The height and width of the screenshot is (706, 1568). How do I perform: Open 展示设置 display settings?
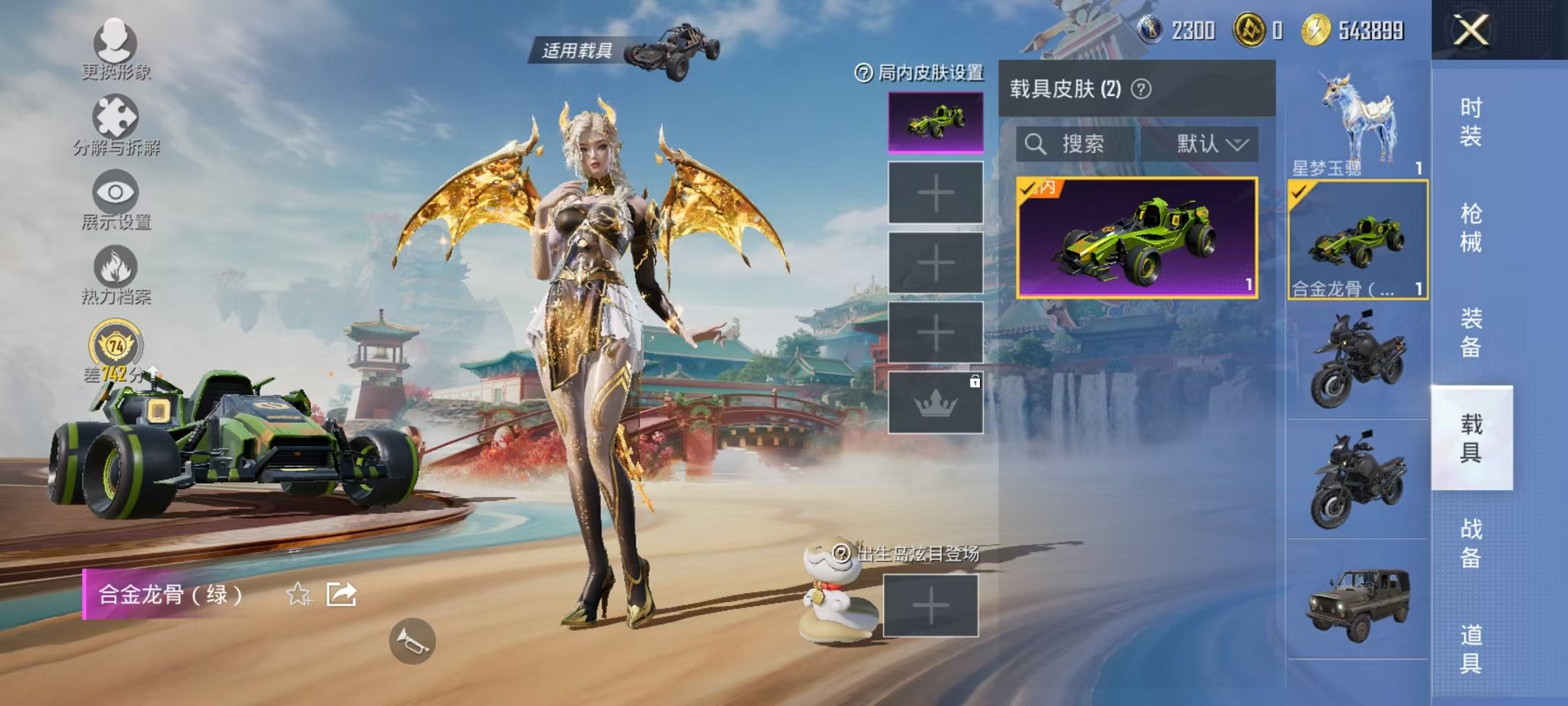click(114, 191)
